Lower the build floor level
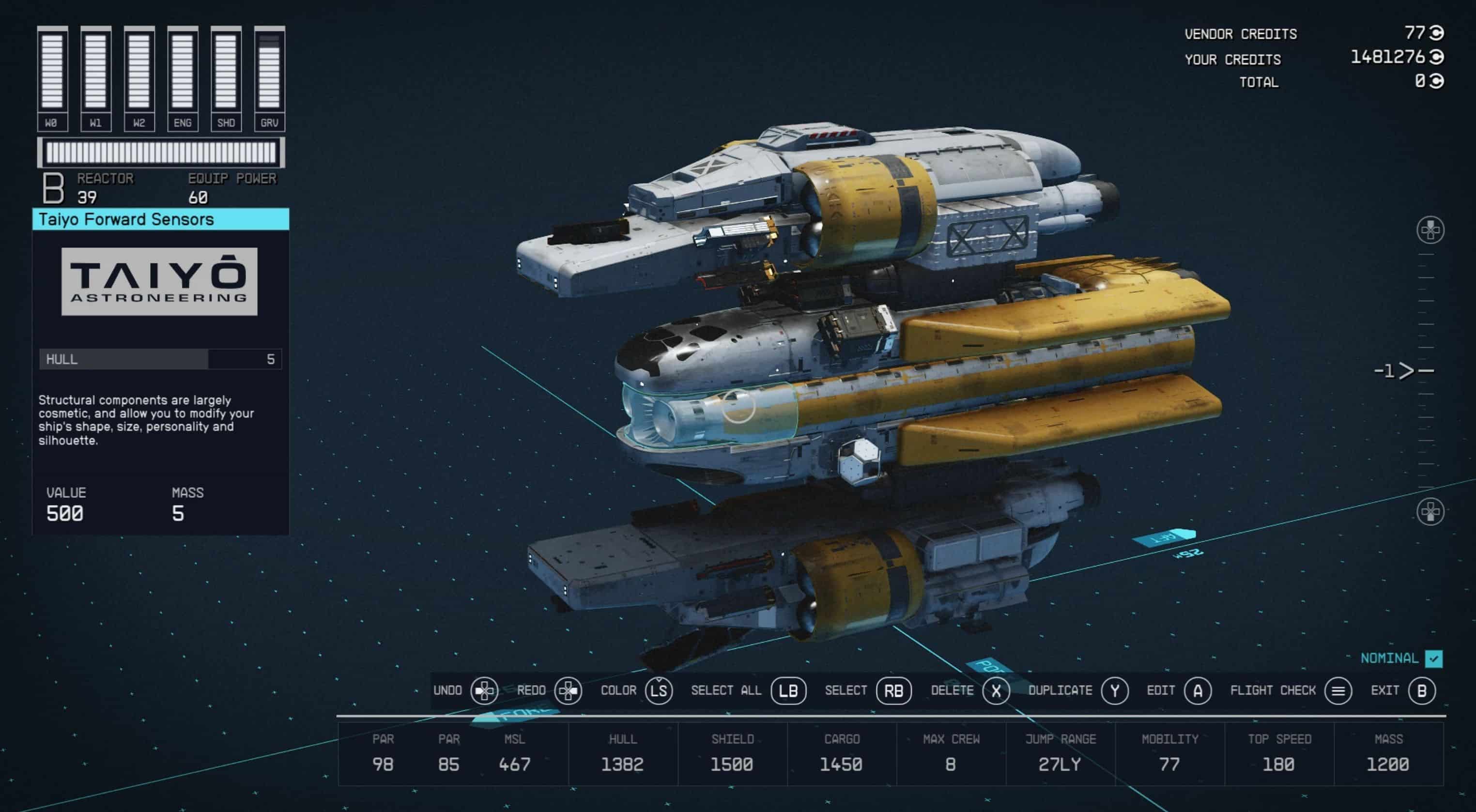 tap(1430, 511)
